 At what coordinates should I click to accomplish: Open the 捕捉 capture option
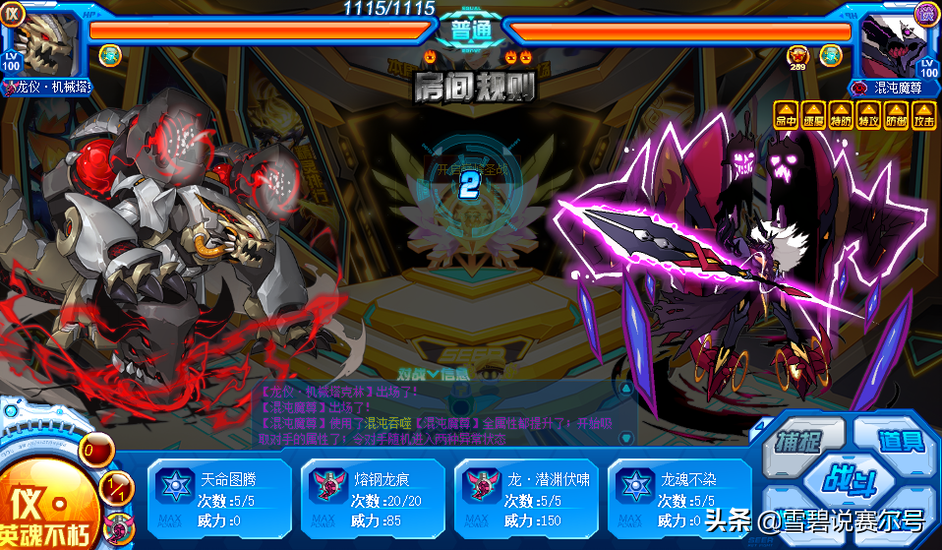coord(802,442)
